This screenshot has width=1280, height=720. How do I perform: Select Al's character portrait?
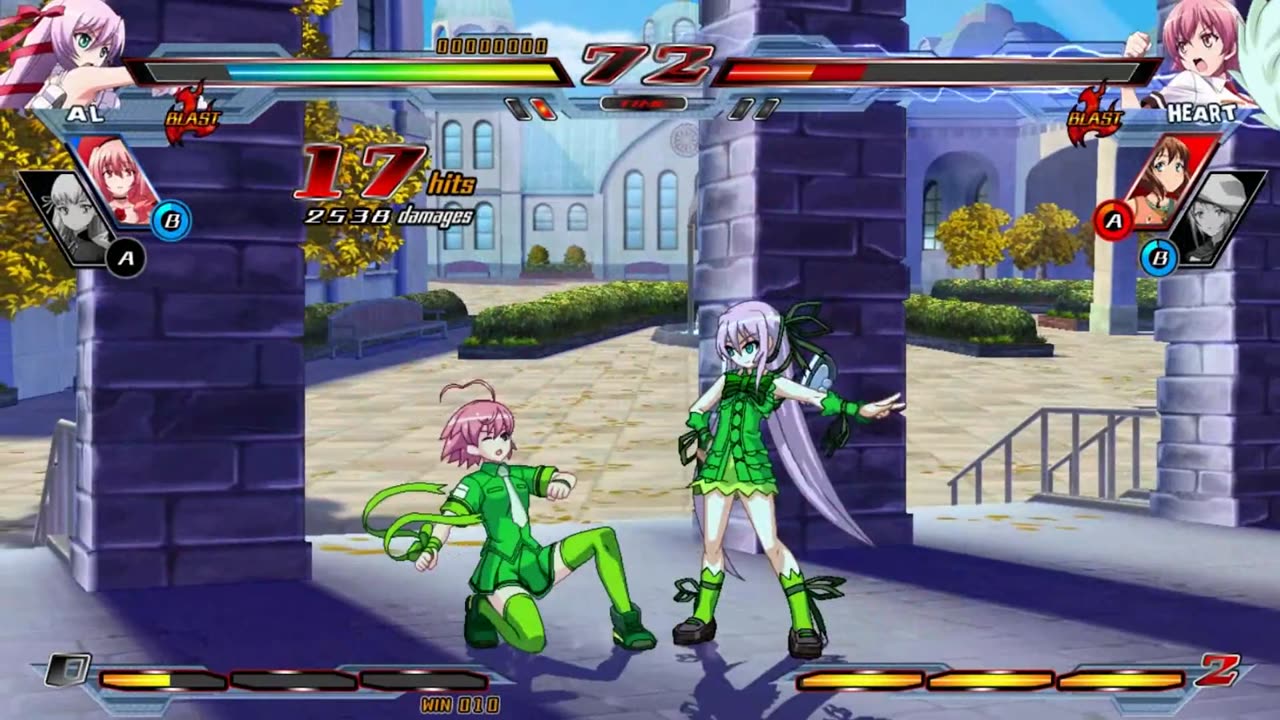coord(62,50)
